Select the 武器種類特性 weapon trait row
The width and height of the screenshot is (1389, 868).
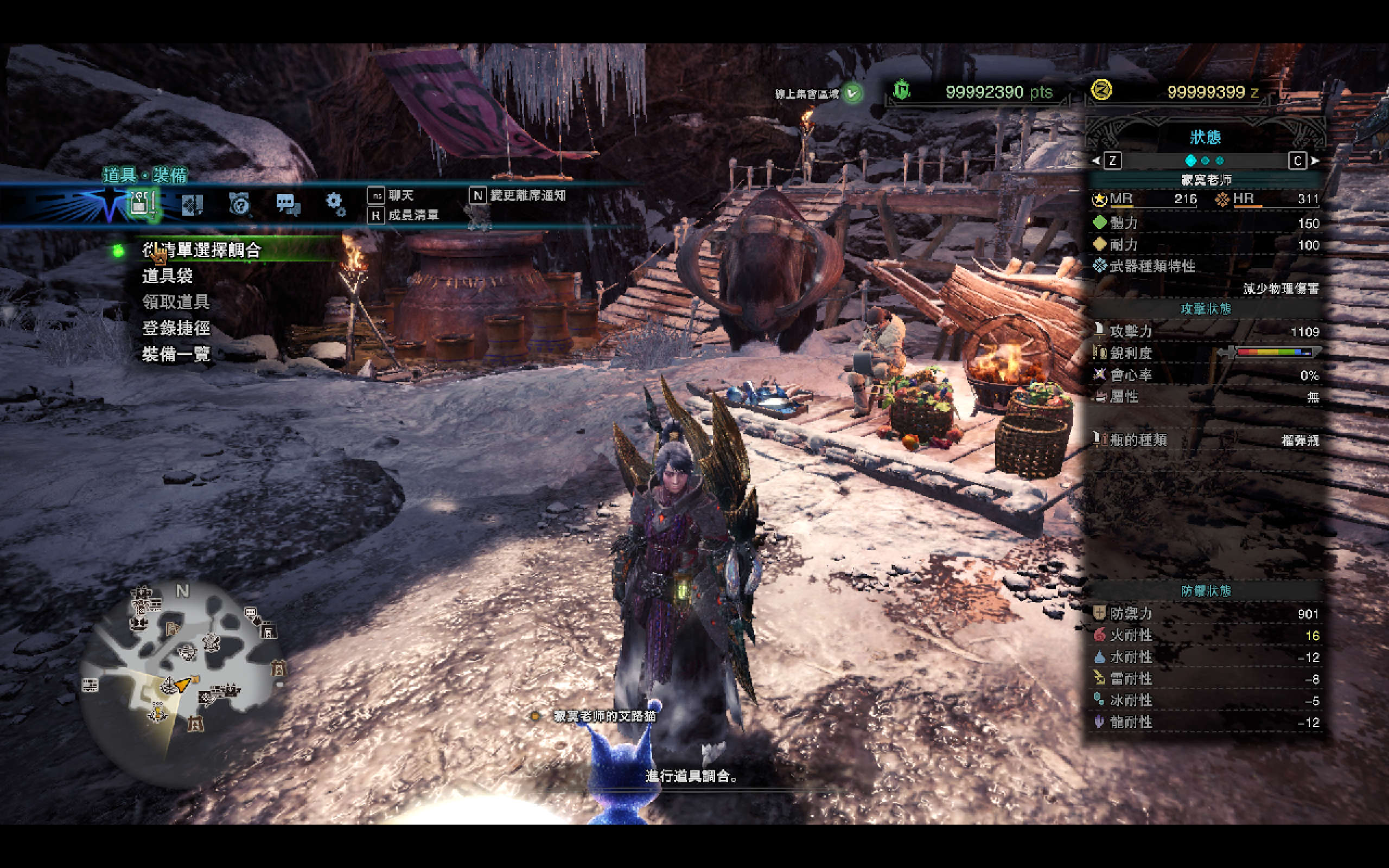tap(1151, 266)
